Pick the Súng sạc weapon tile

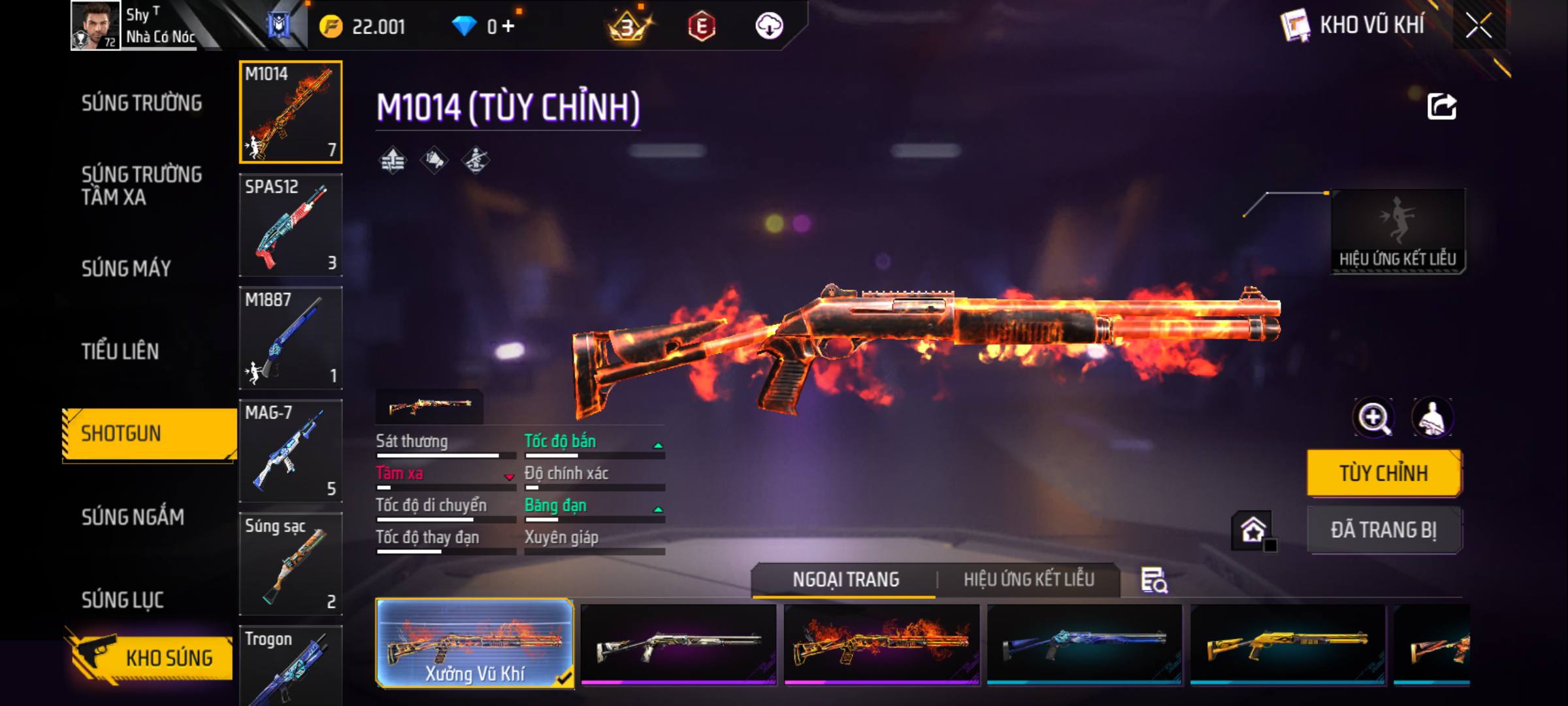click(291, 563)
